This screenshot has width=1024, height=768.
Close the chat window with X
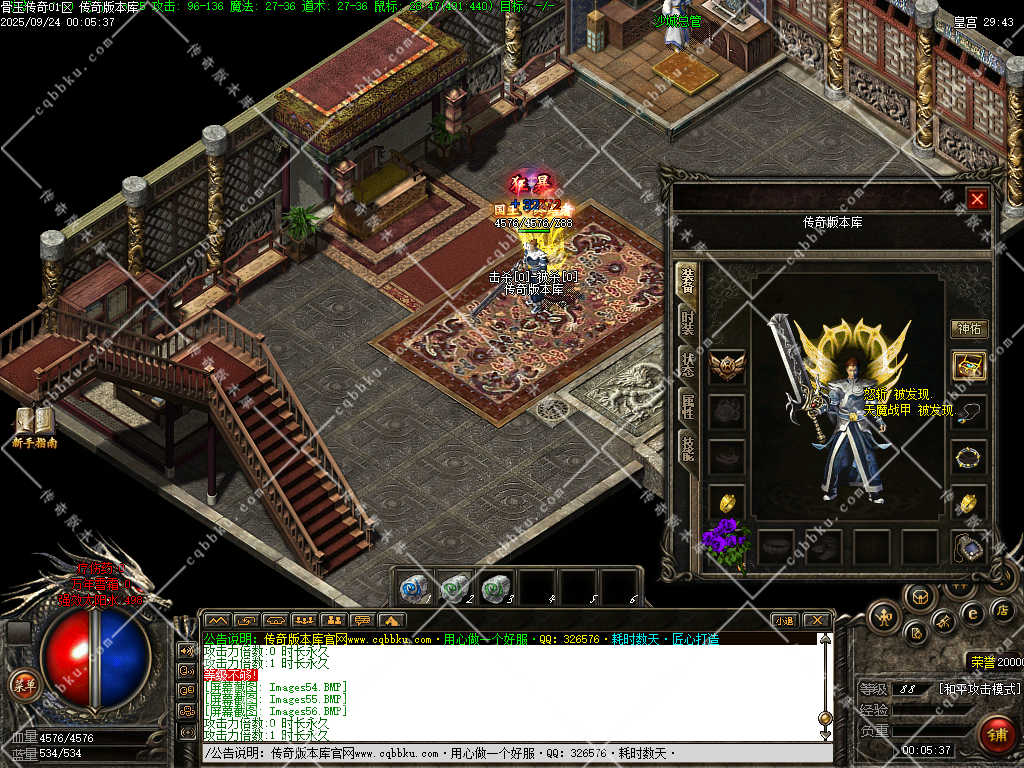pos(816,620)
